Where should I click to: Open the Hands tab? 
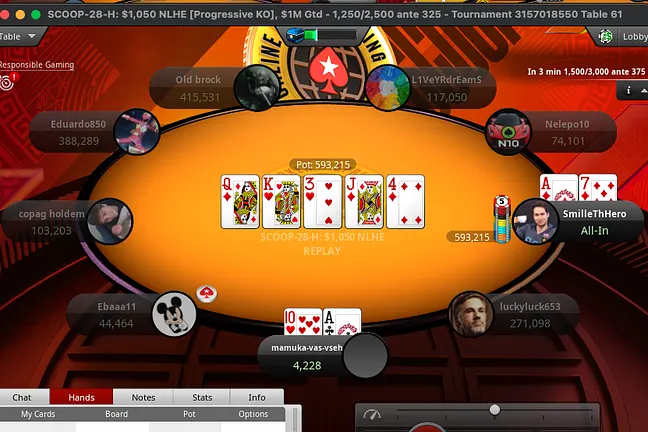82,397
